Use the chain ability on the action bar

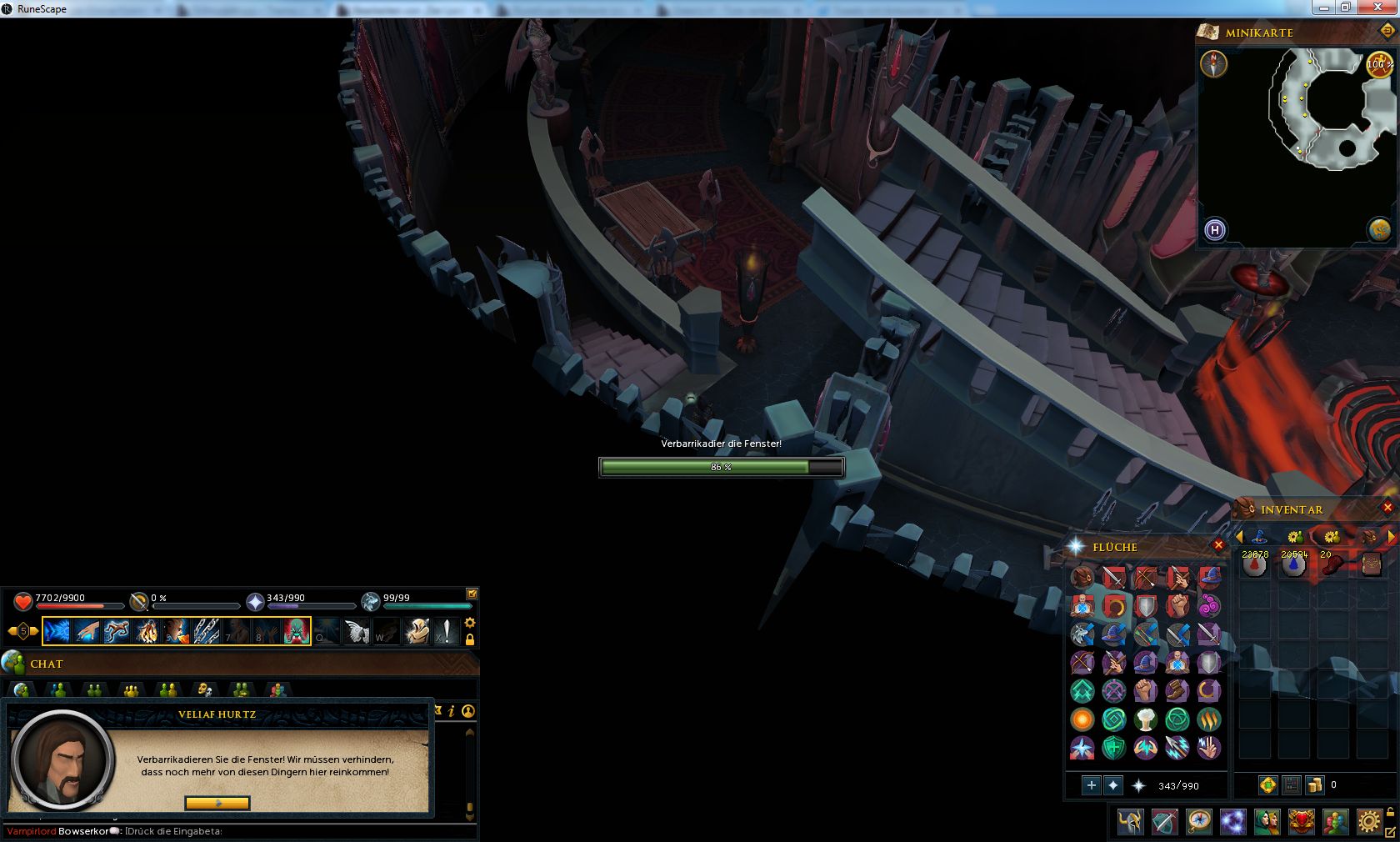pyautogui.click(x=207, y=631)
